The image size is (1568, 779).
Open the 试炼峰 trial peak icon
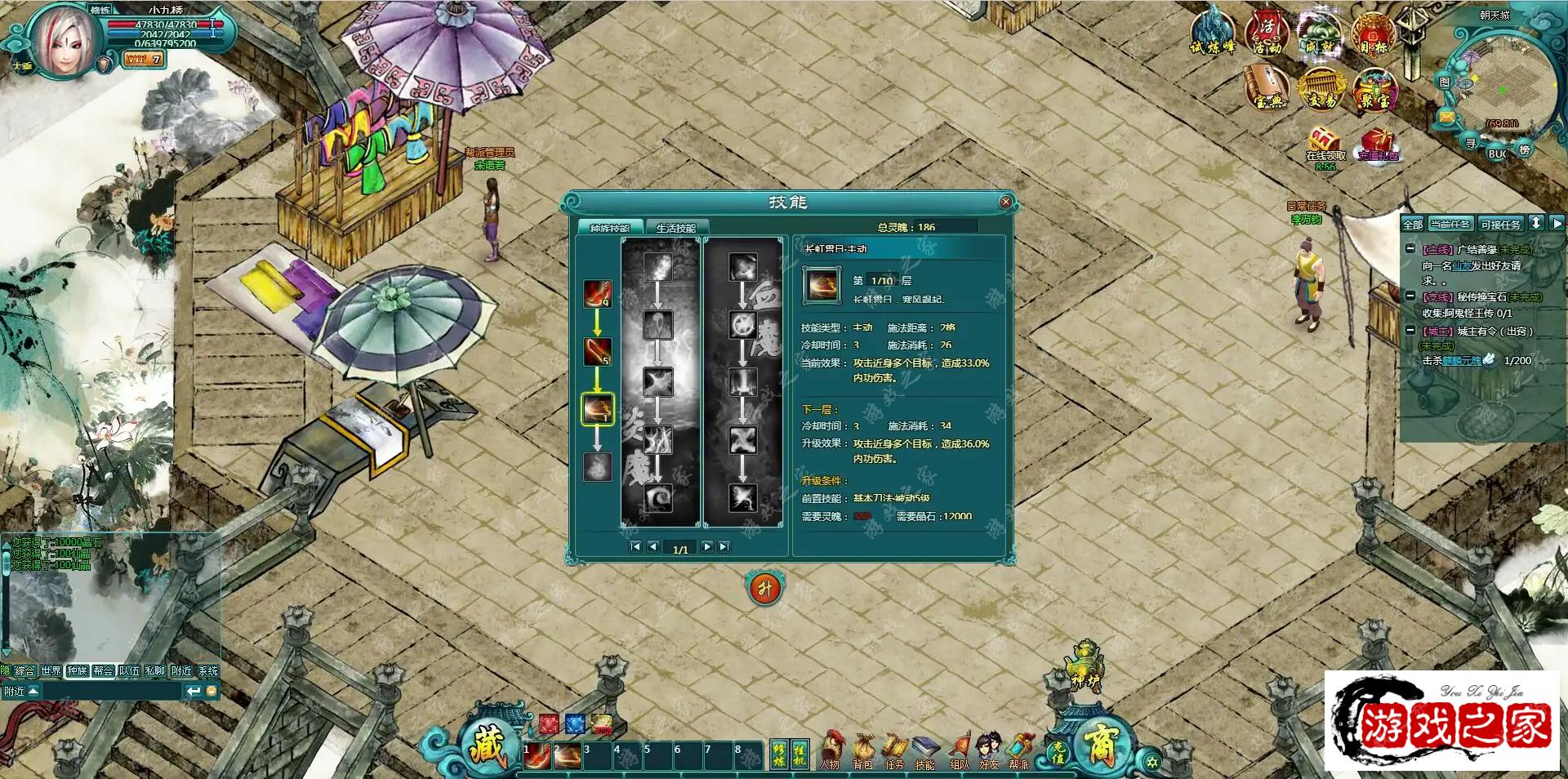(1214, 34)
